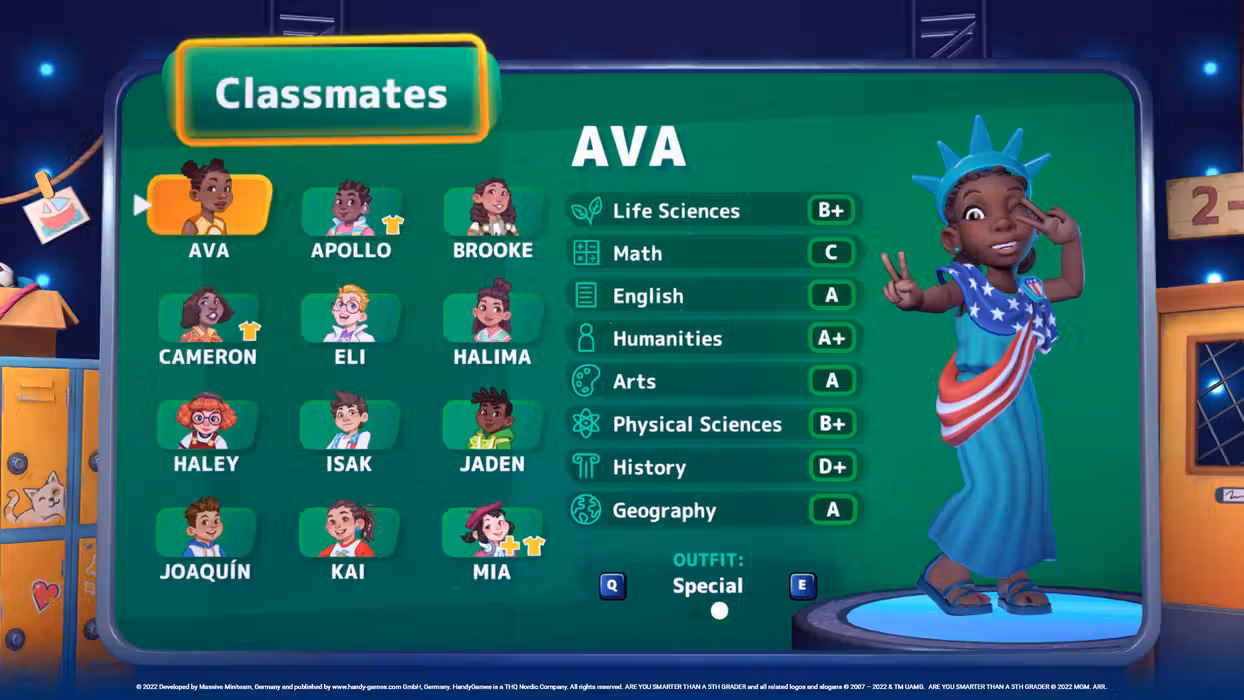
Task: Pick Kai as the classmate
Action: pyautogui.click(x=348, y=532)
